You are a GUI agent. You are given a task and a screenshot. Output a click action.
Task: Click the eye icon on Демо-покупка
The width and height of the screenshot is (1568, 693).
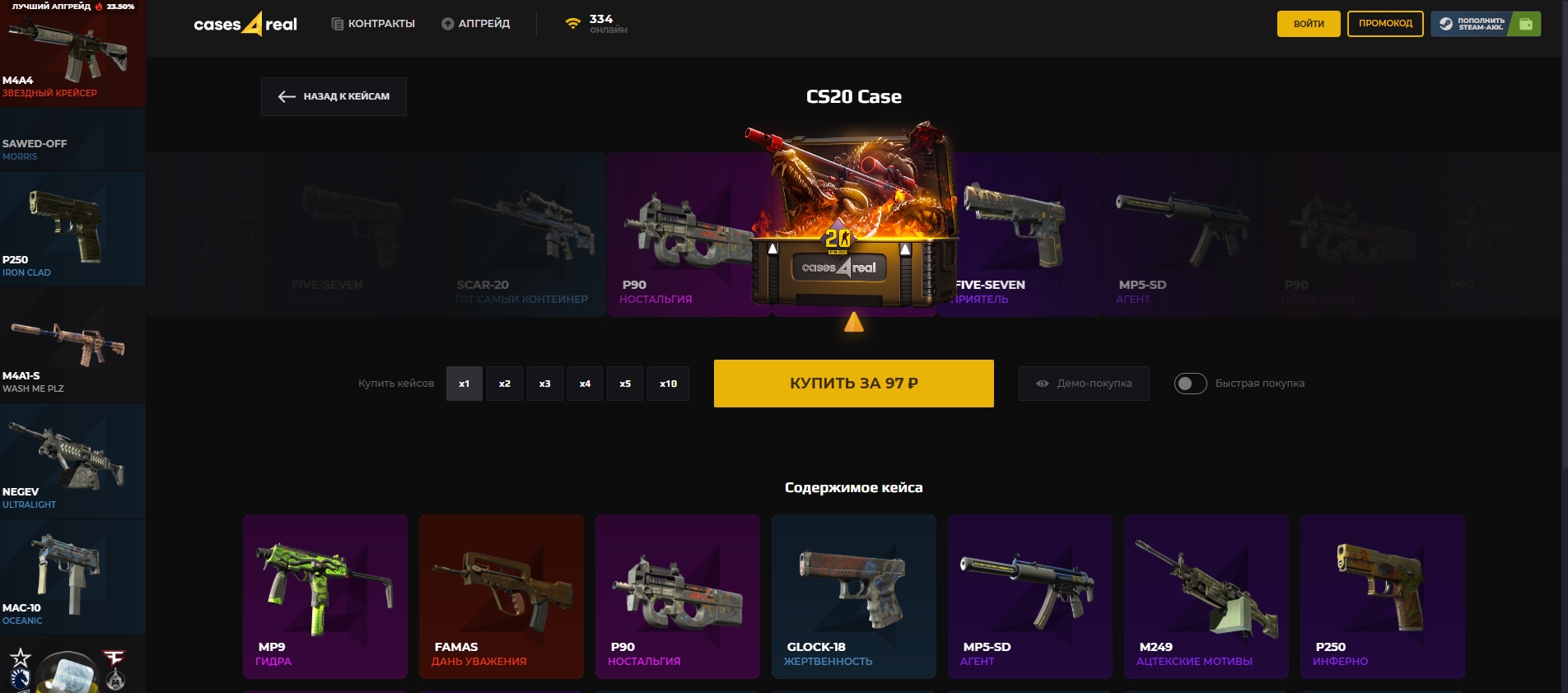[1041, 384]
